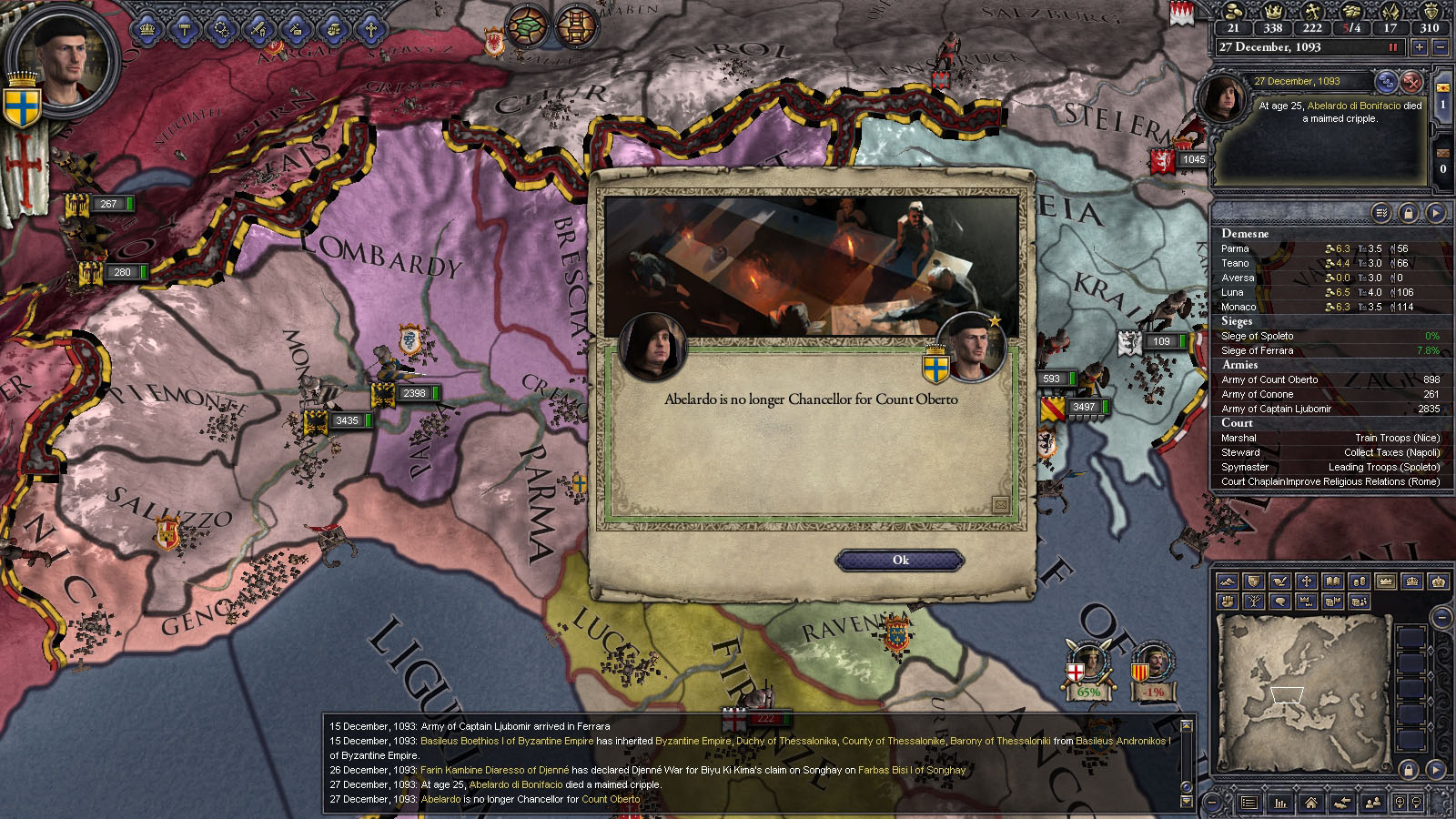The image size is (1456, 819).
Task: Open the Steward's Collect Taxes assignment row
Action: (x=1330, y=452)
